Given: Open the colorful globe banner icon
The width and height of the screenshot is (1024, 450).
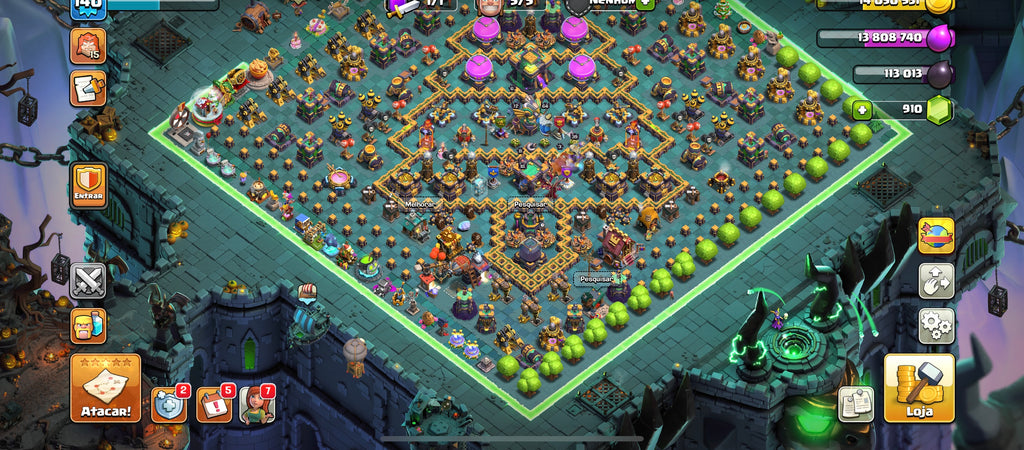Looking at the screenshot, I should [x=936, y=236].
